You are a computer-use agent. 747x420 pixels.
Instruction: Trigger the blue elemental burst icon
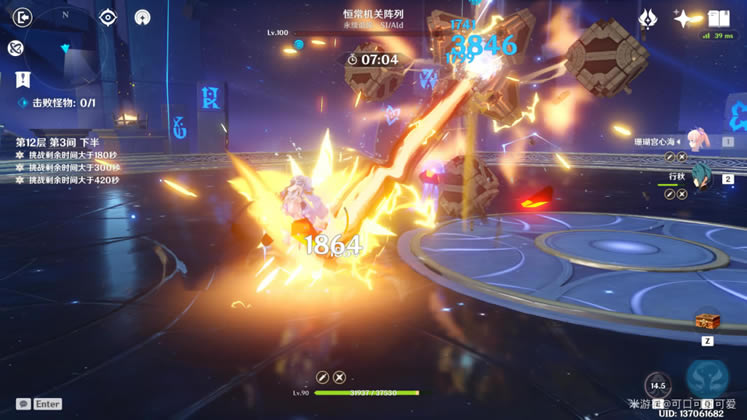click(707, 379)
